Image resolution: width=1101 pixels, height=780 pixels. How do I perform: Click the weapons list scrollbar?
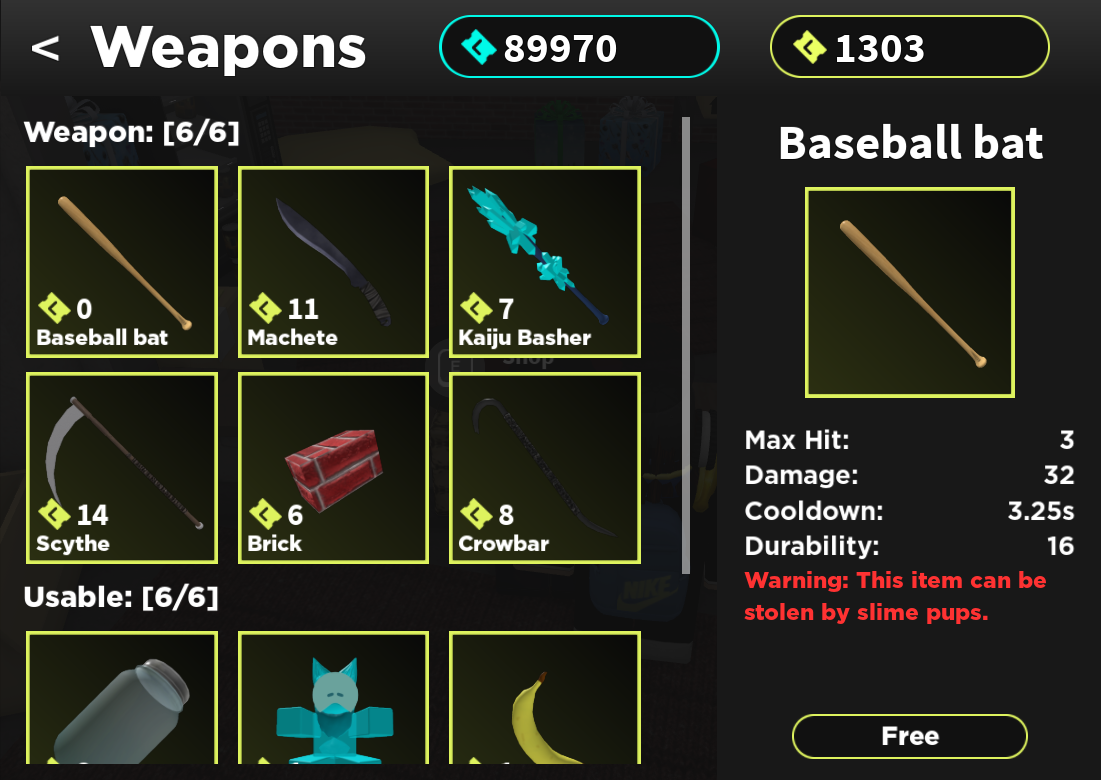click(686, 345)
